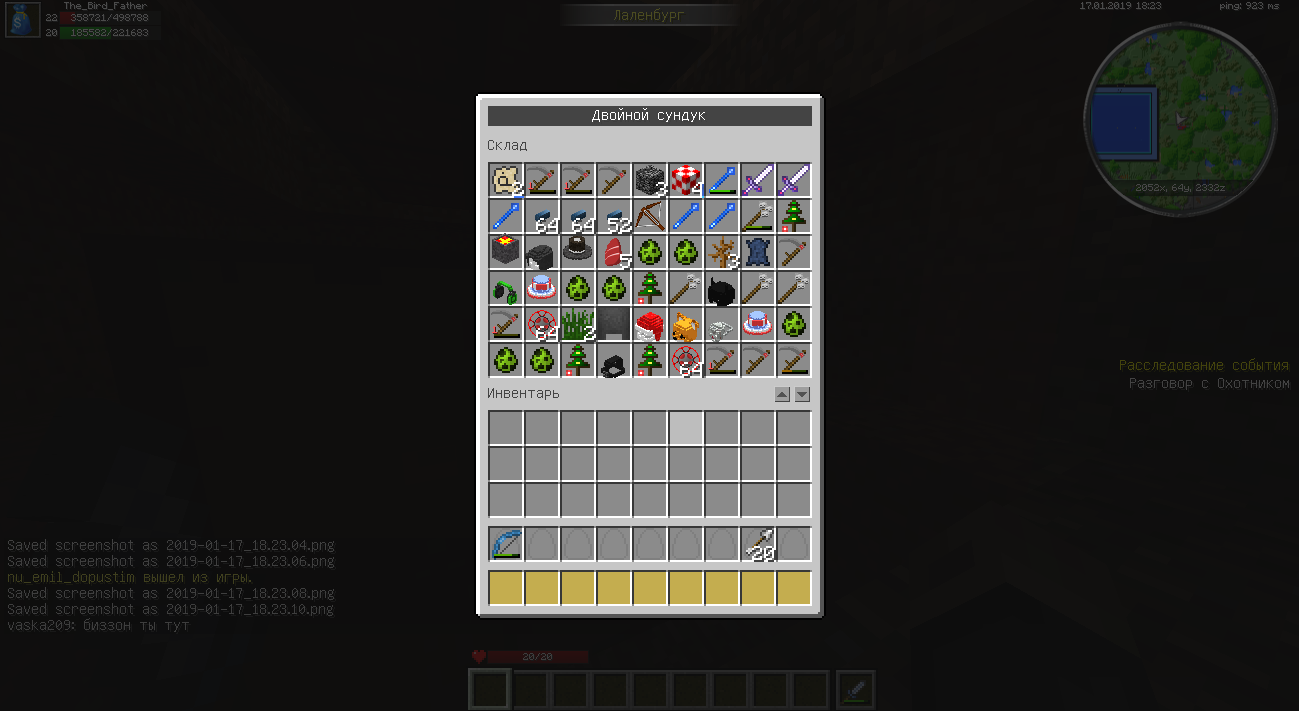
Task: Select the red meat stack of 5
Action: point(614,253)
